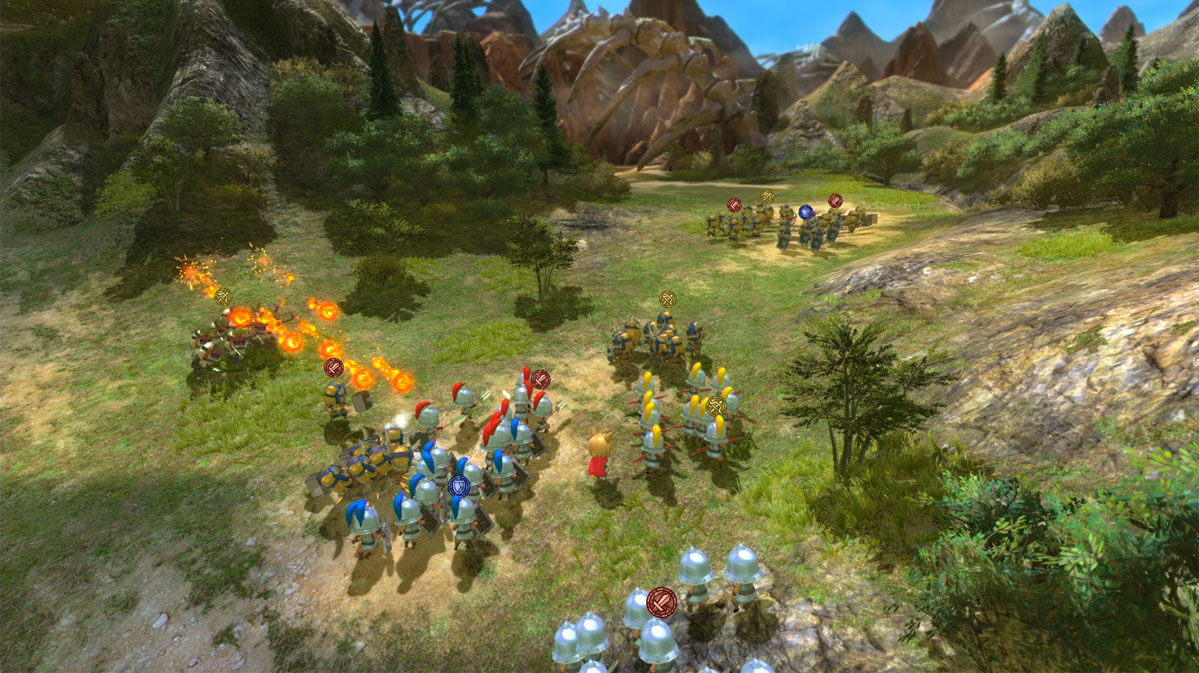
Task: Select the gold marker in the distant squad group
Action: point(767,197)
